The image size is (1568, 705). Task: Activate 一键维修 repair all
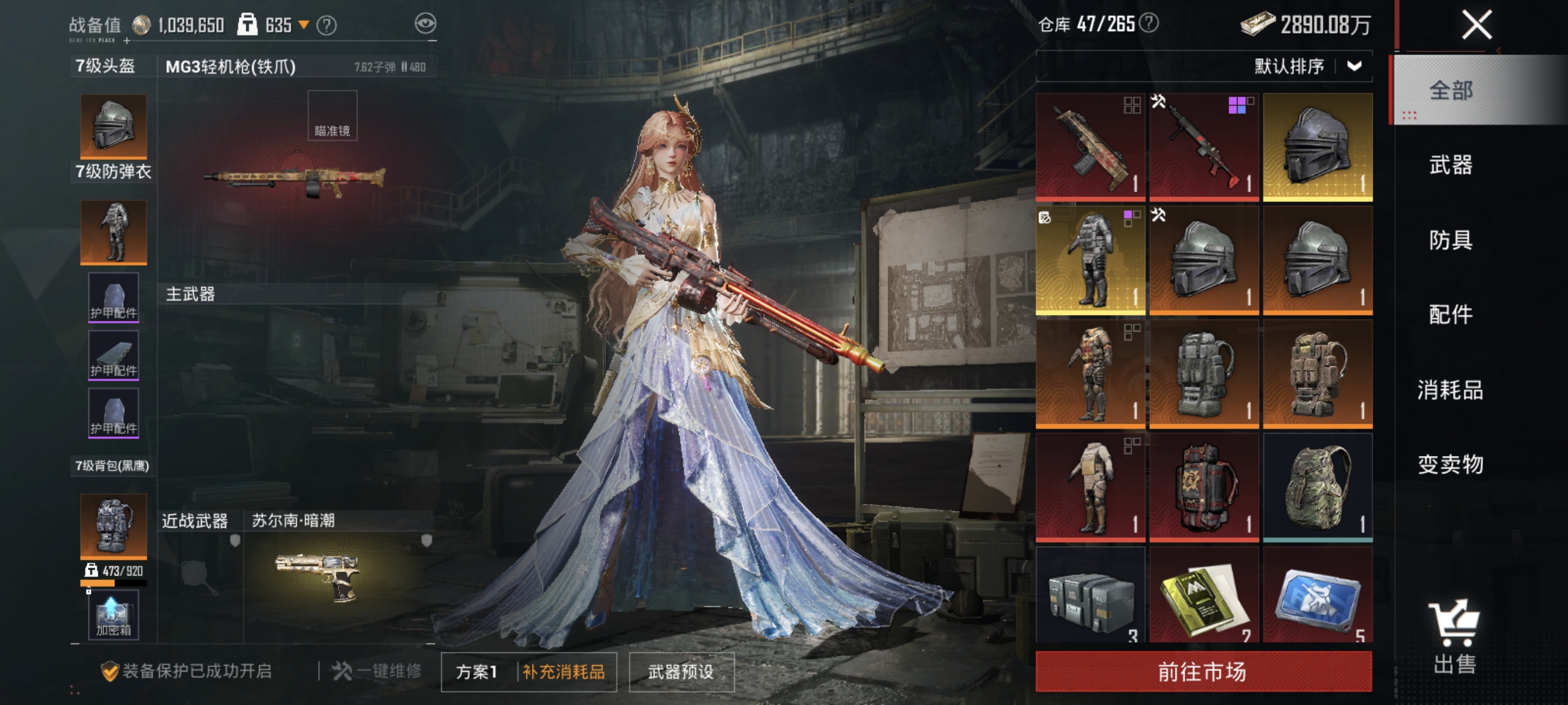pos(377,671)
